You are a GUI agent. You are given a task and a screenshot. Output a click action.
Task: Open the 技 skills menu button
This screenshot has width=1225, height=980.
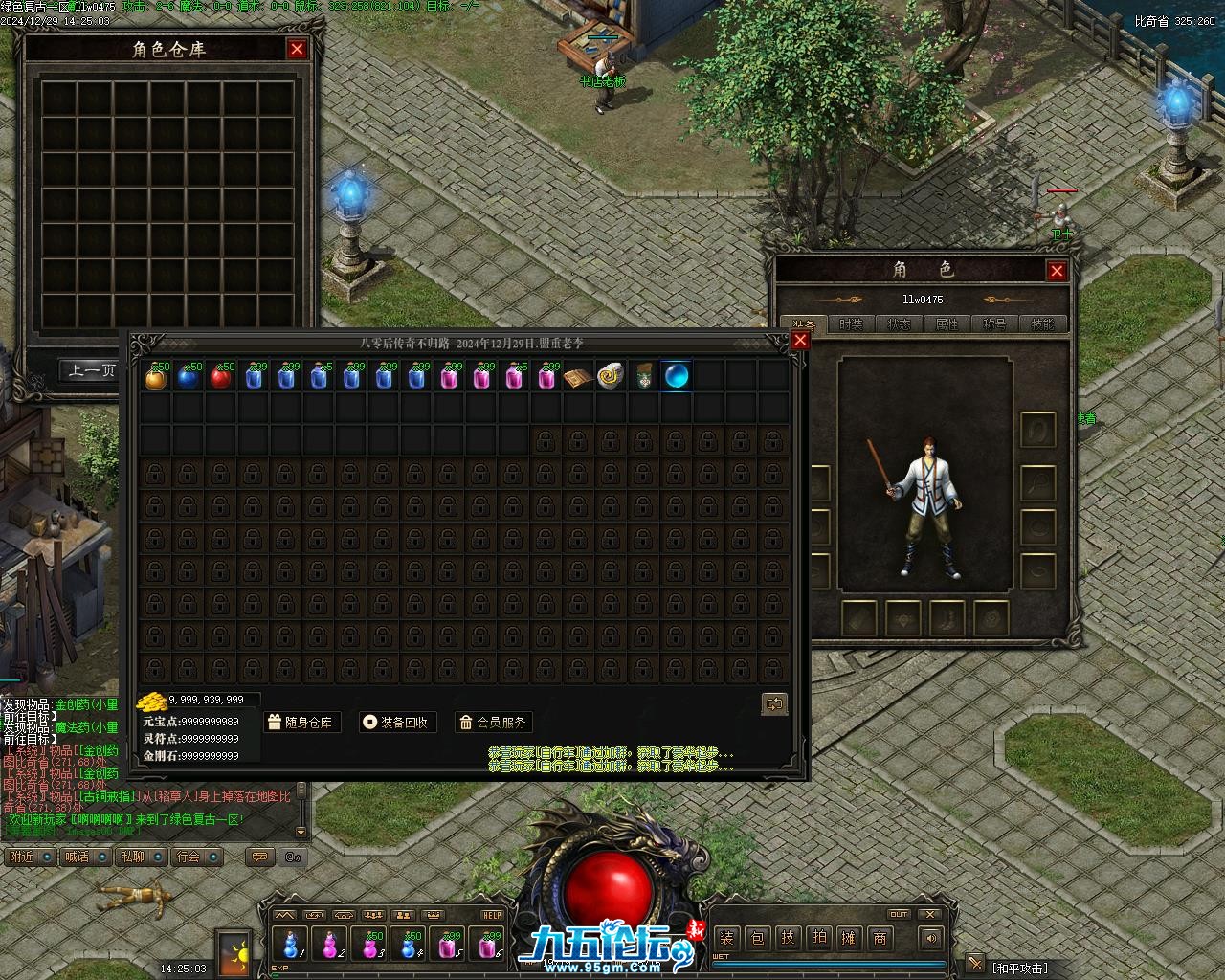(x=788, y=938)
